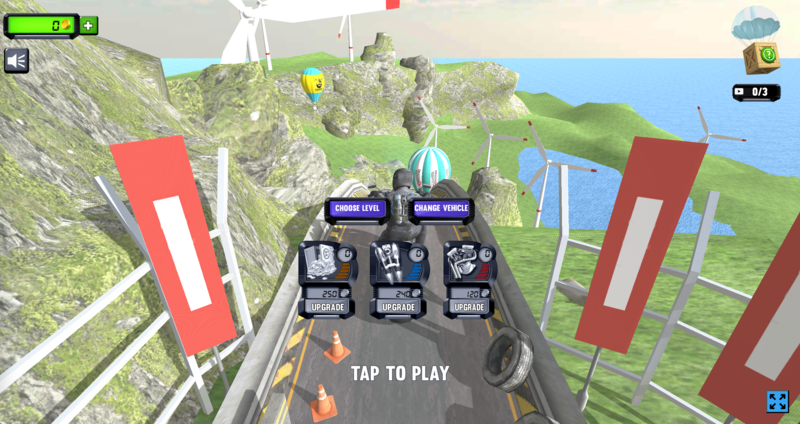The image size is (800, 424).
Task: Watch a video ad using 0/3 button
Action: point(757,92)
